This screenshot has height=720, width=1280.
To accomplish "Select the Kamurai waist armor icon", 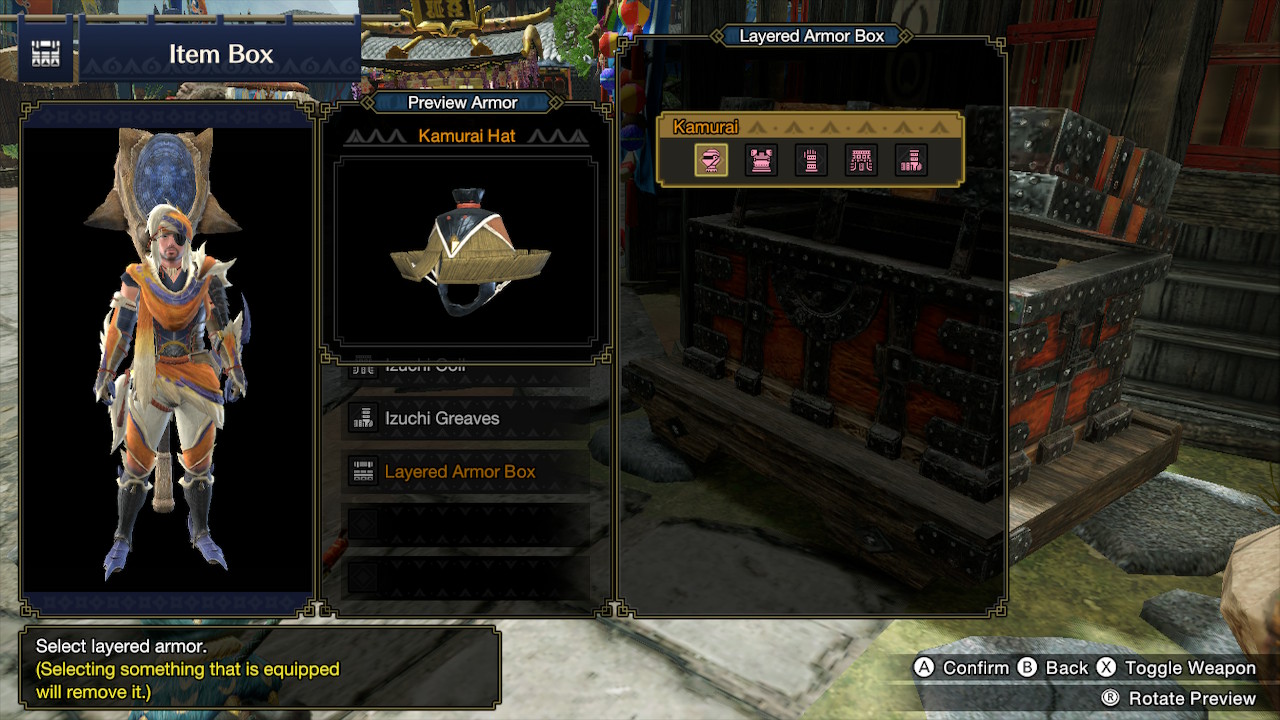I will (860, 160).
